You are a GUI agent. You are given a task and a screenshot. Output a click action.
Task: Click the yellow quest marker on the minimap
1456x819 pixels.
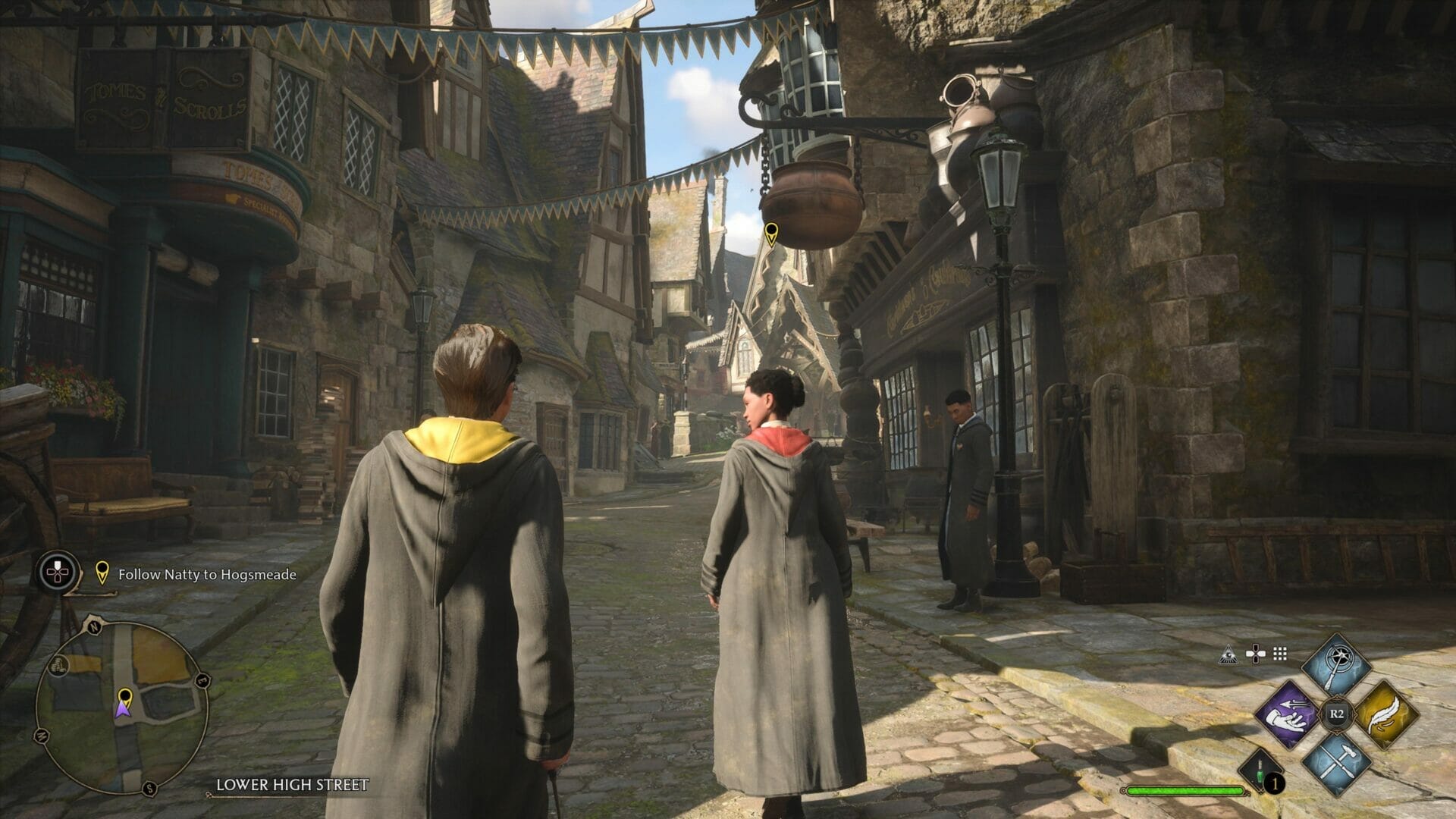pos(125,696)
